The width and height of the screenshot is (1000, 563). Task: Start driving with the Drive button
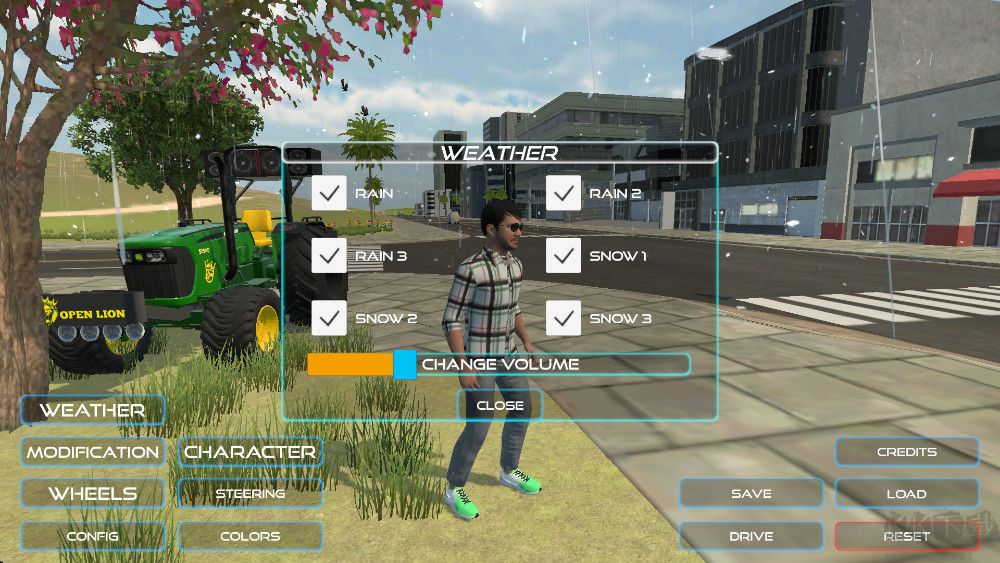coord(751,536)
